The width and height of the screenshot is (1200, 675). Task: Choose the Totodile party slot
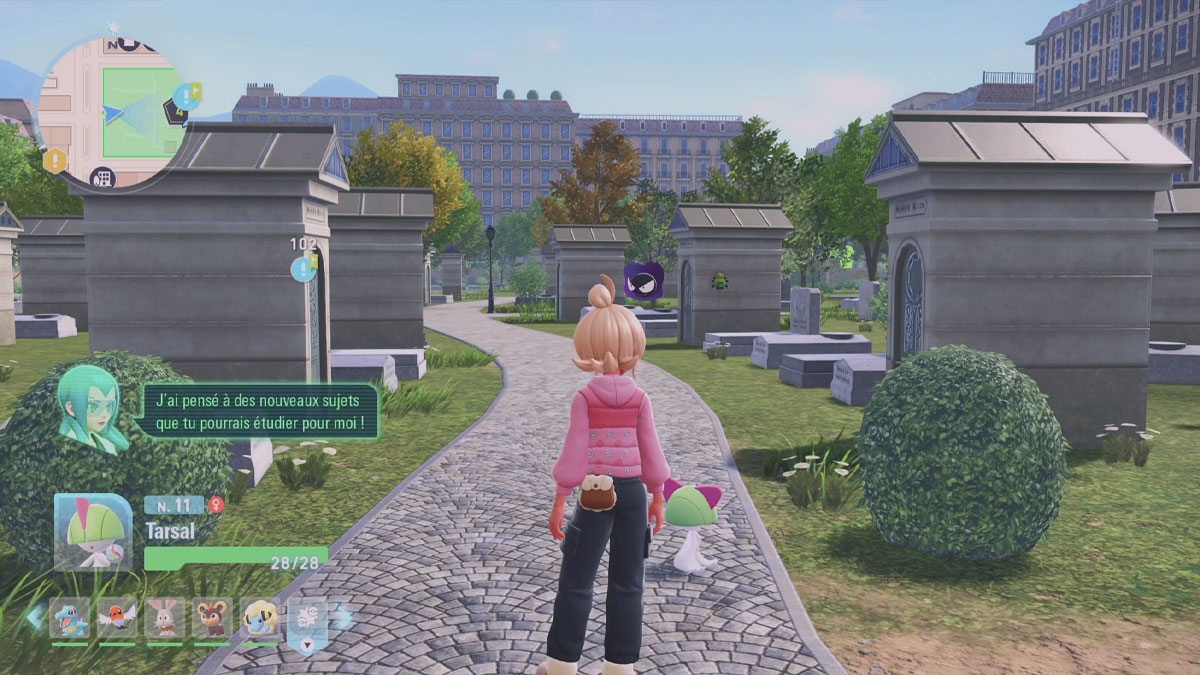tap(69, 618)
